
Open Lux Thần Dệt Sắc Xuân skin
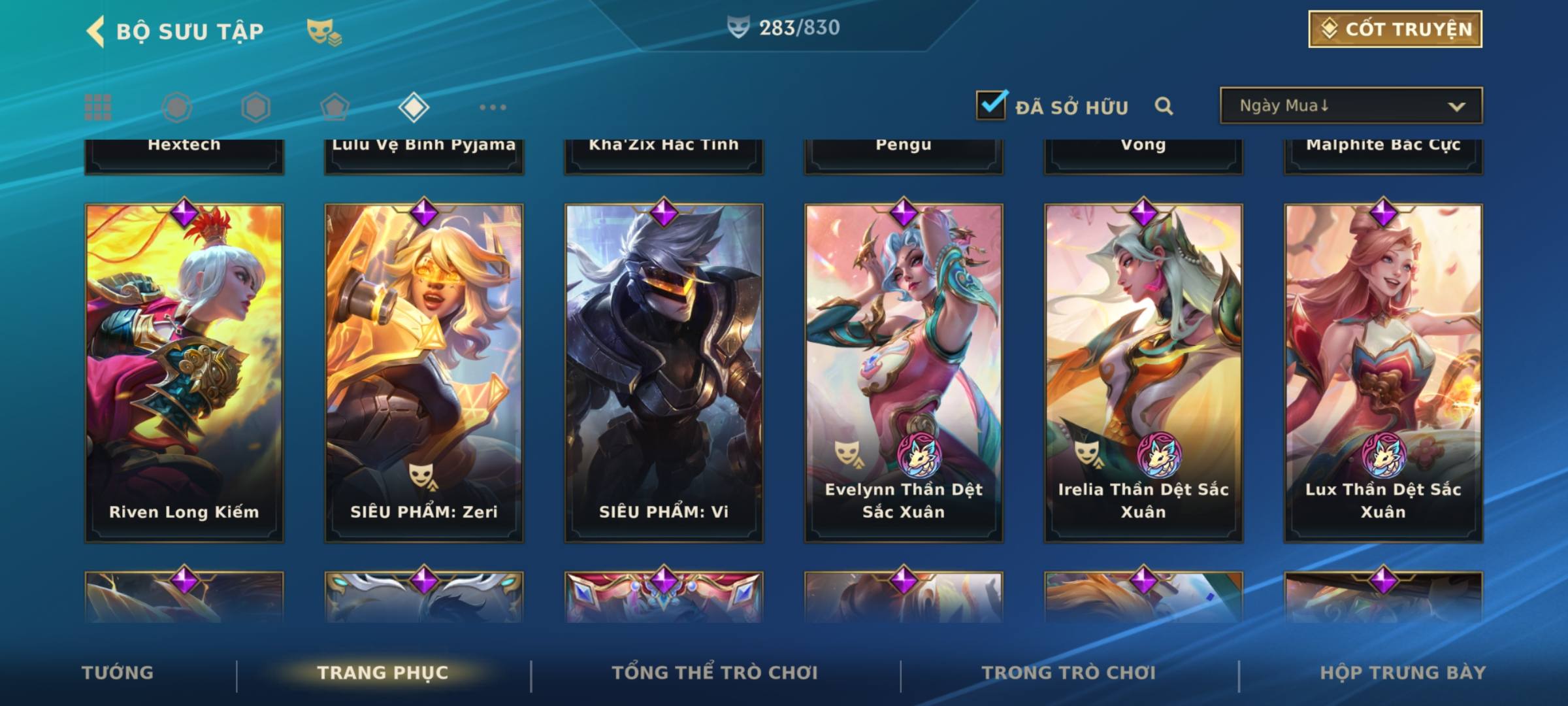tap(1383, 373)
